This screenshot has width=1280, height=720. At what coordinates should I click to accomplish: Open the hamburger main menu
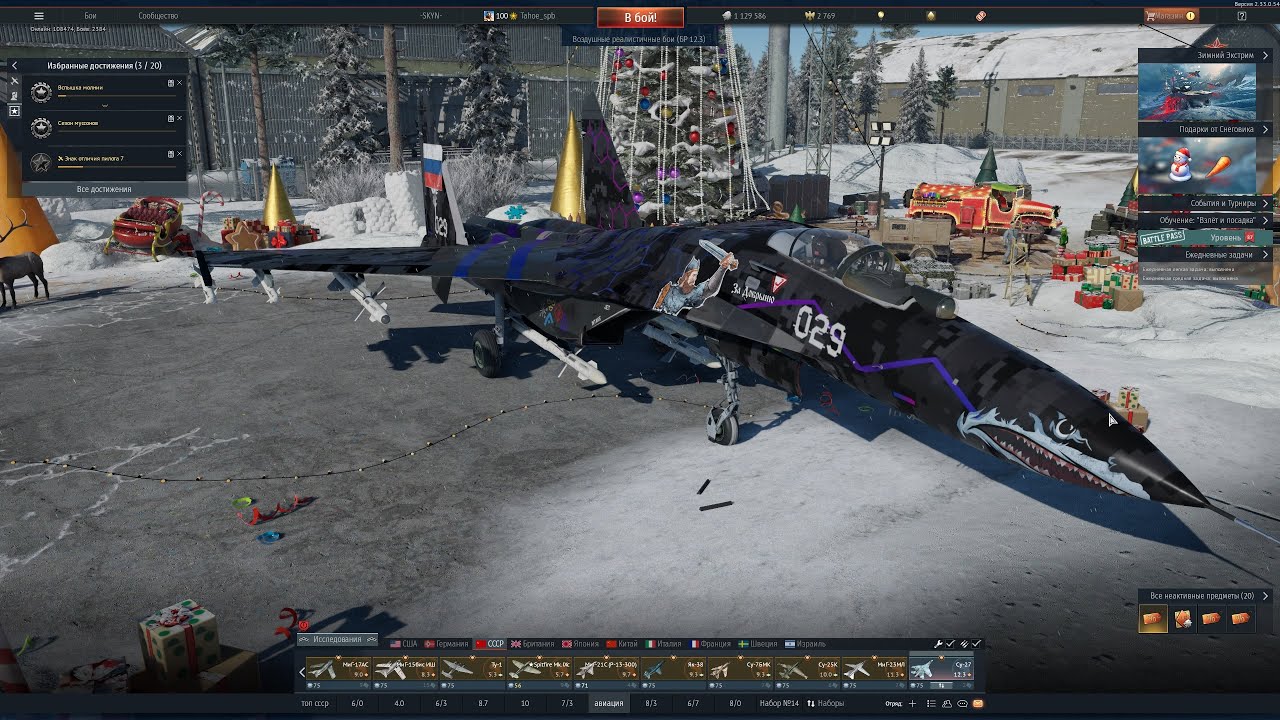pos(39,16)
